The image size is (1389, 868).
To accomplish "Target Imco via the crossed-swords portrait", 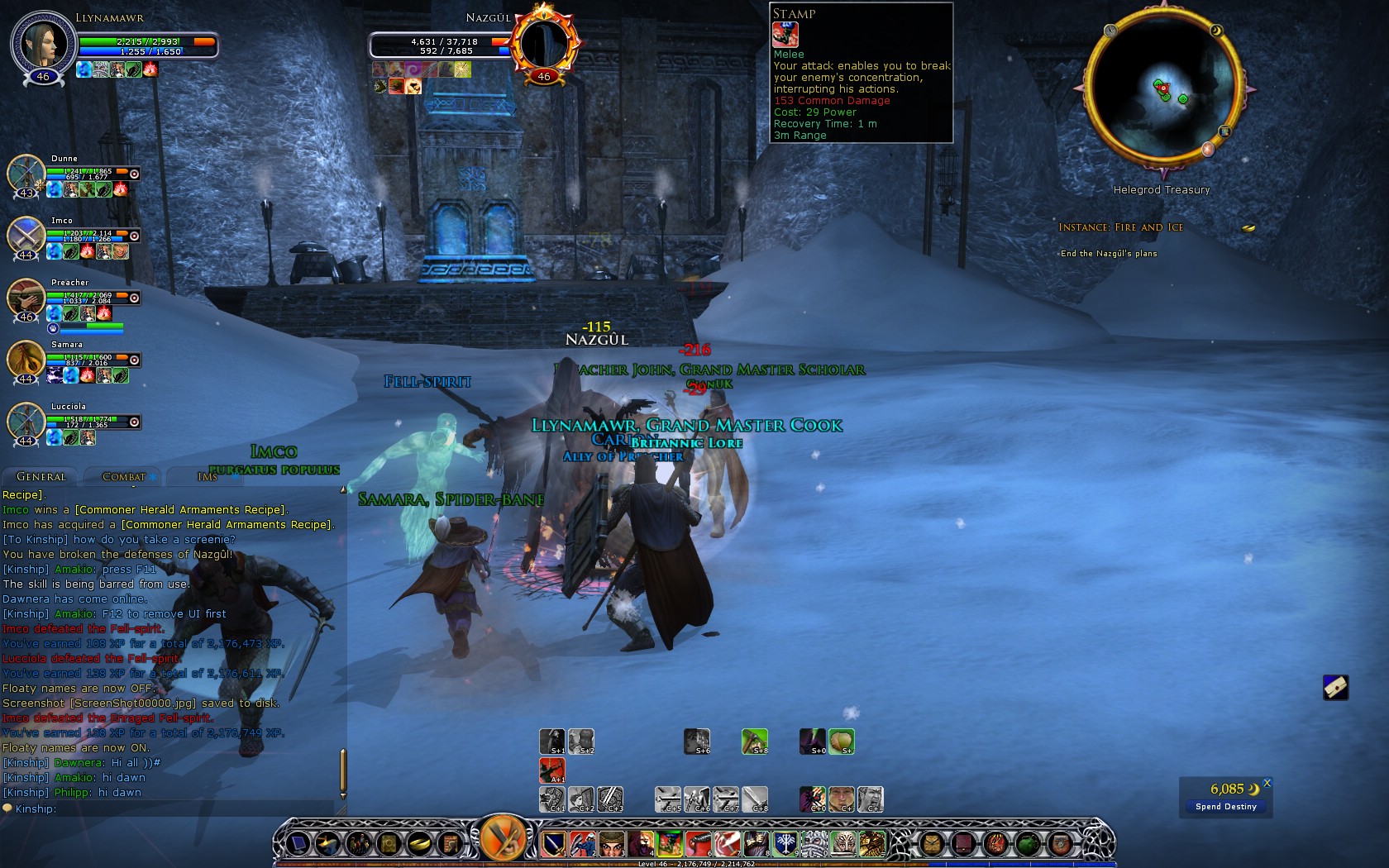I will [26, 236].
